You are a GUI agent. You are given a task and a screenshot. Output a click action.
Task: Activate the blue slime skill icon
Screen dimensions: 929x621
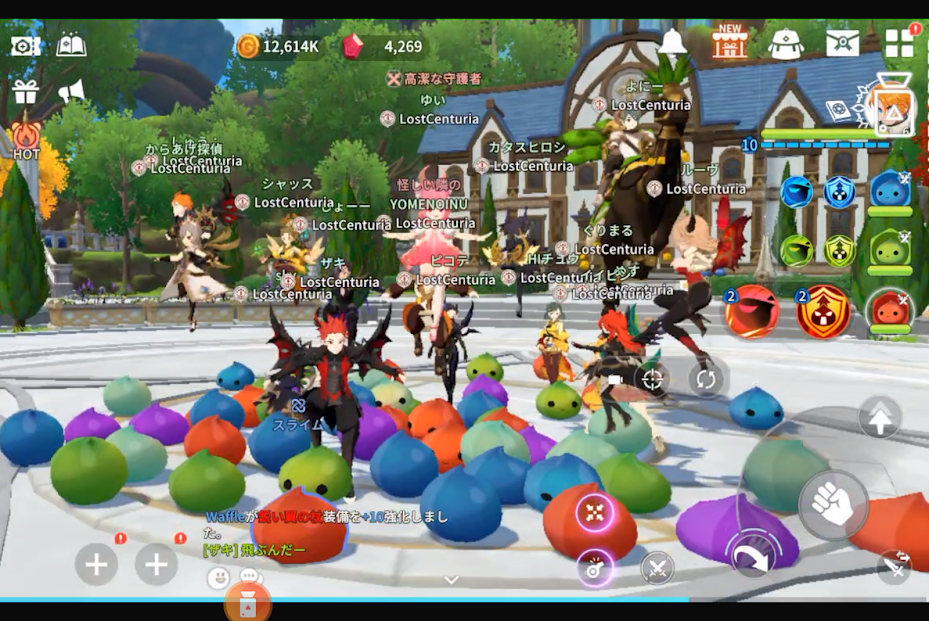[888, 190]
